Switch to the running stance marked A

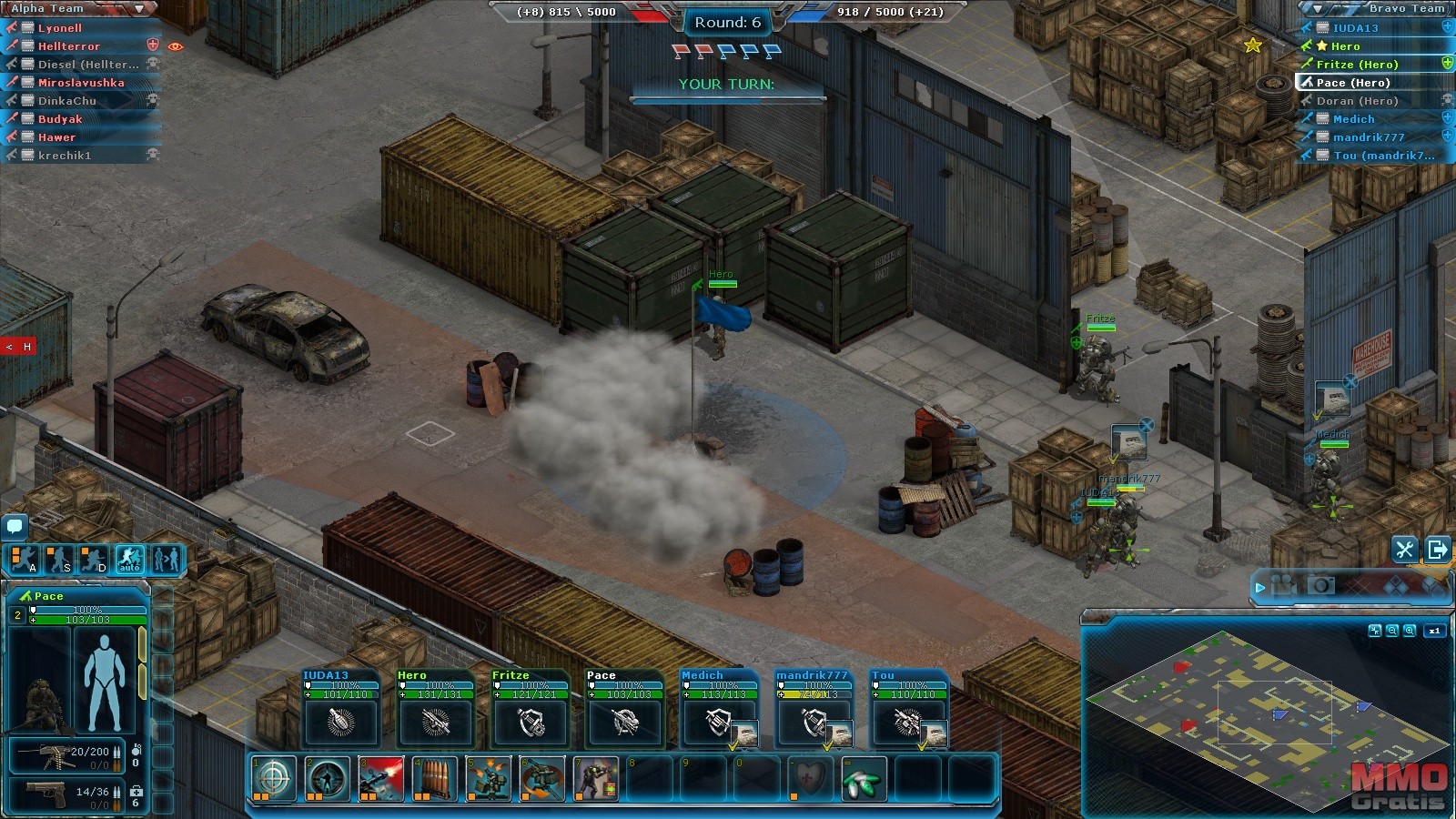point(25,559)
